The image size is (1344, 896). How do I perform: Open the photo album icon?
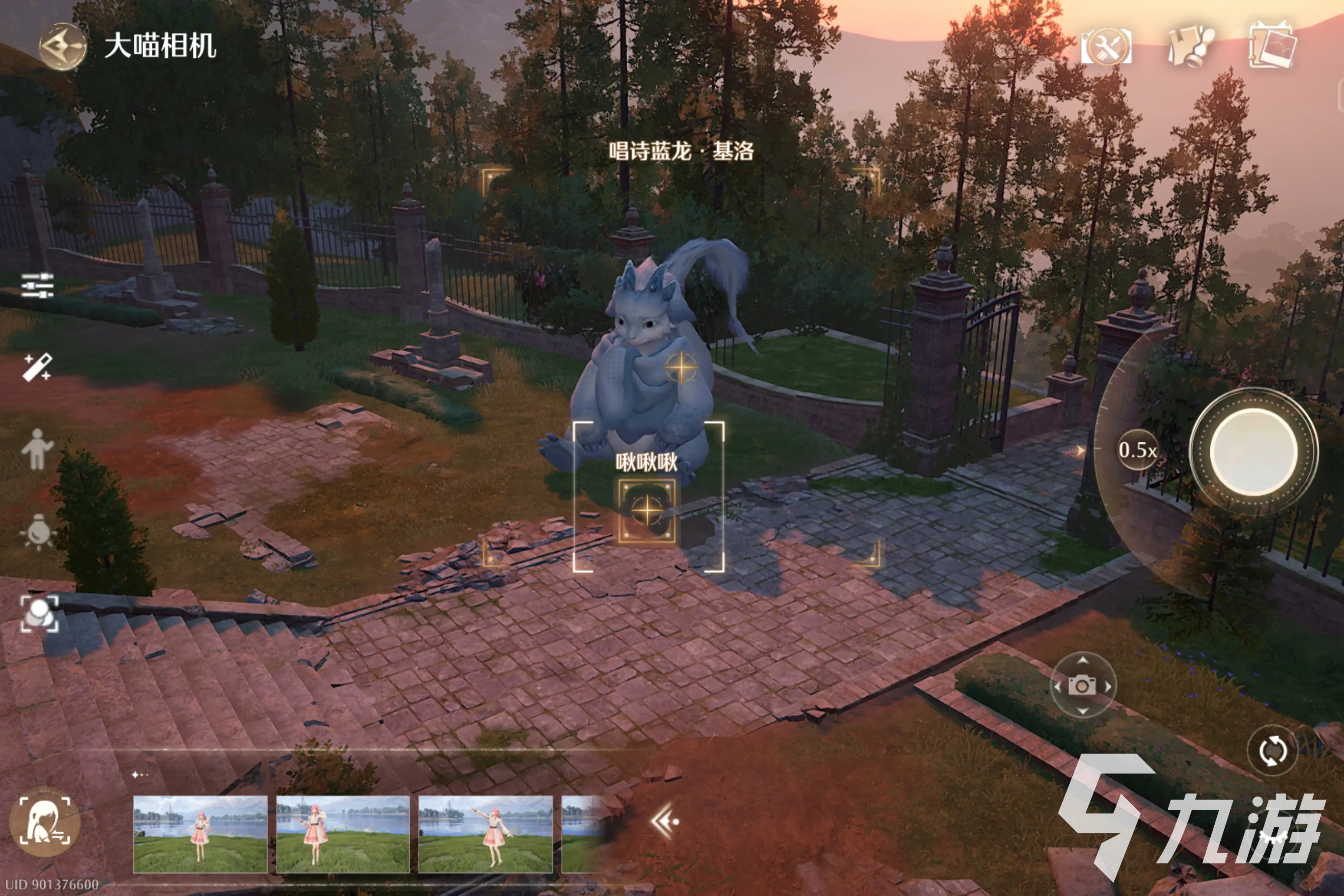point(1272,46)
